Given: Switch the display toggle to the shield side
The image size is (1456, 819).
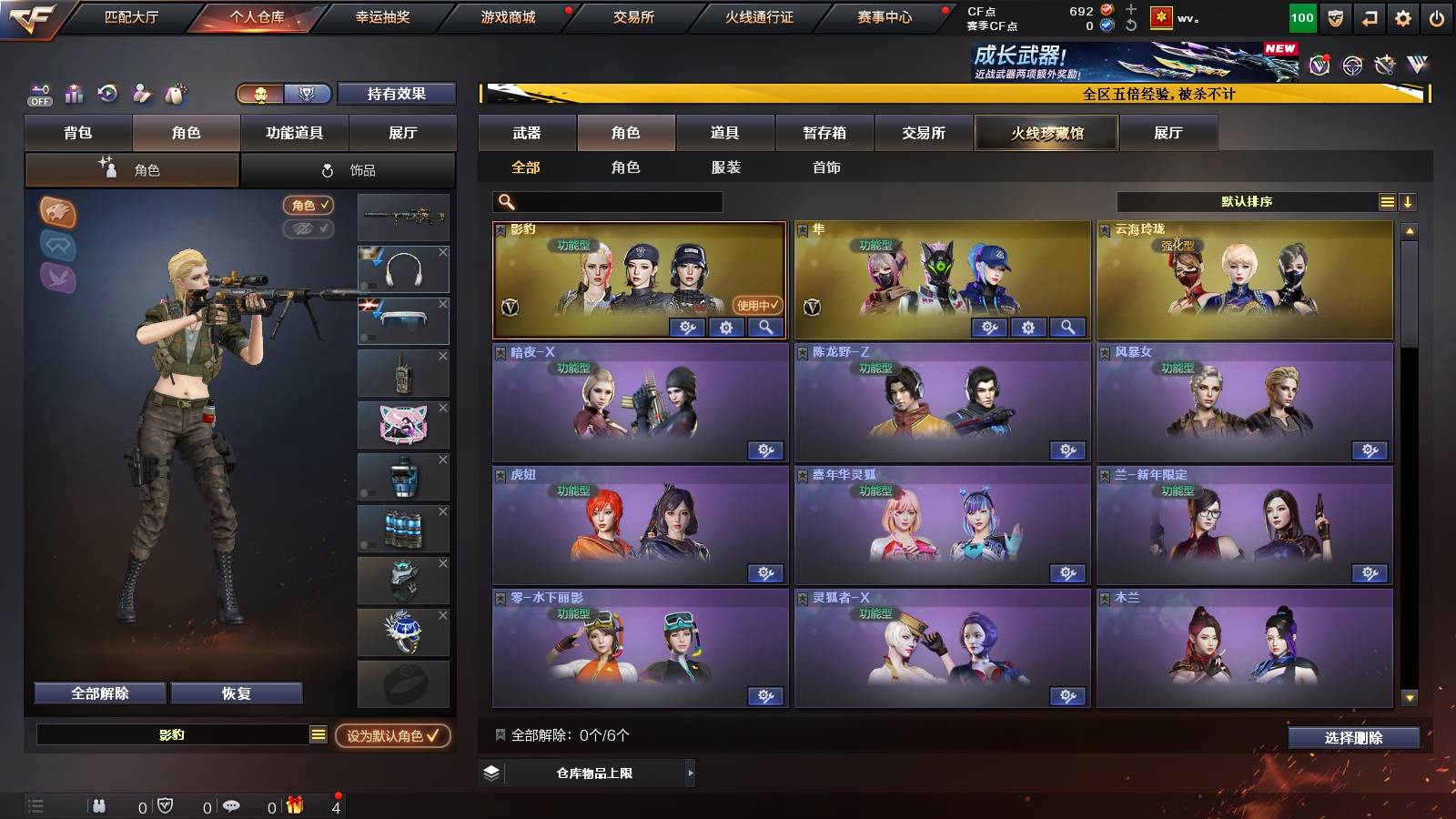Looking at the screenshot, I should point(308,95).
